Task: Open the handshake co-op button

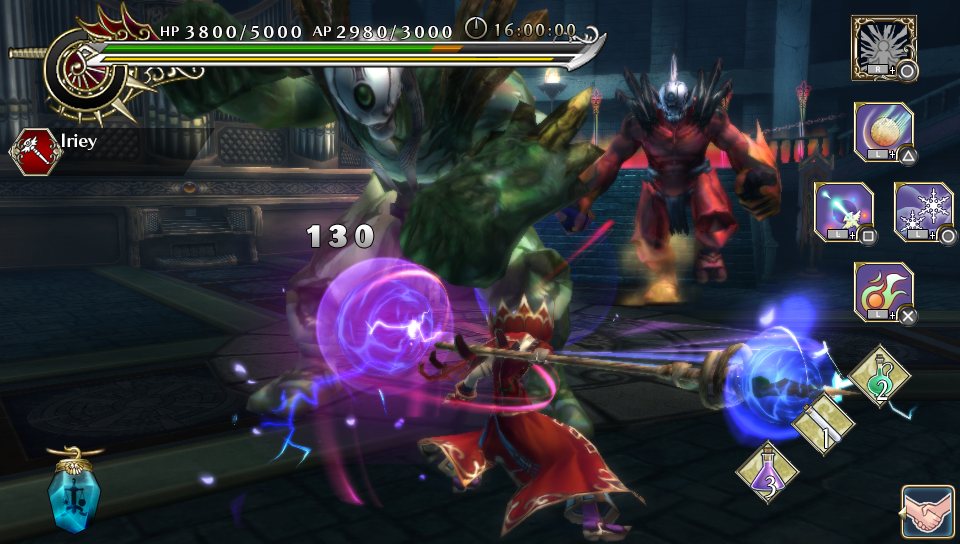Action: click(x=927, y=512)
